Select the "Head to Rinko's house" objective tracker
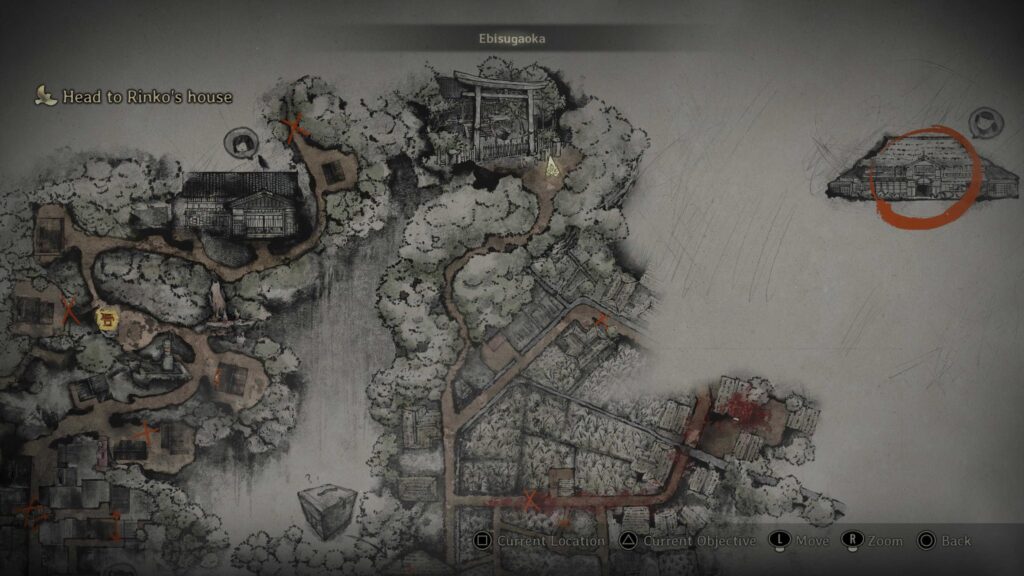This screenshot has width=1024, height=576. [134, 97]
